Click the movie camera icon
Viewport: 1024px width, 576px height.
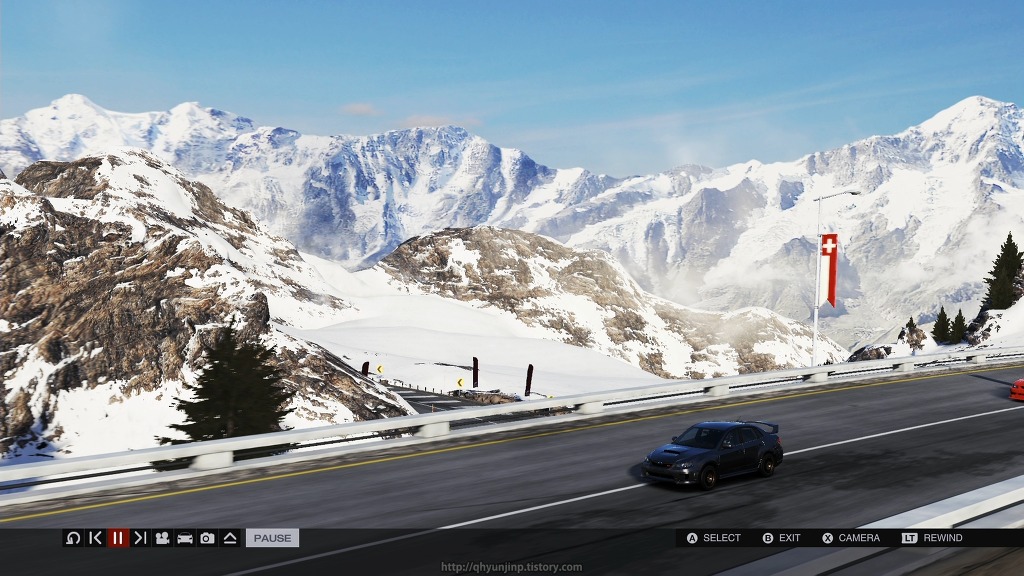162,538
